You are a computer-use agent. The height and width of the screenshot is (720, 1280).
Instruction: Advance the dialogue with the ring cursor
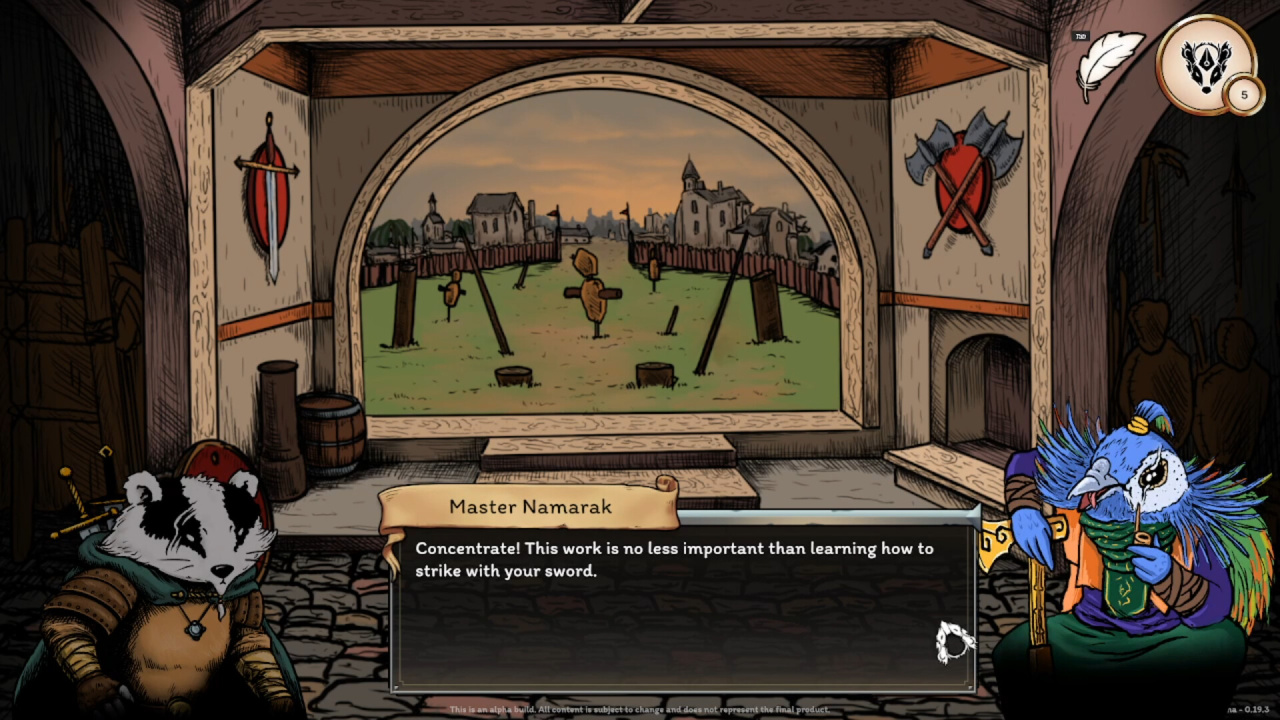pos(953,642)
